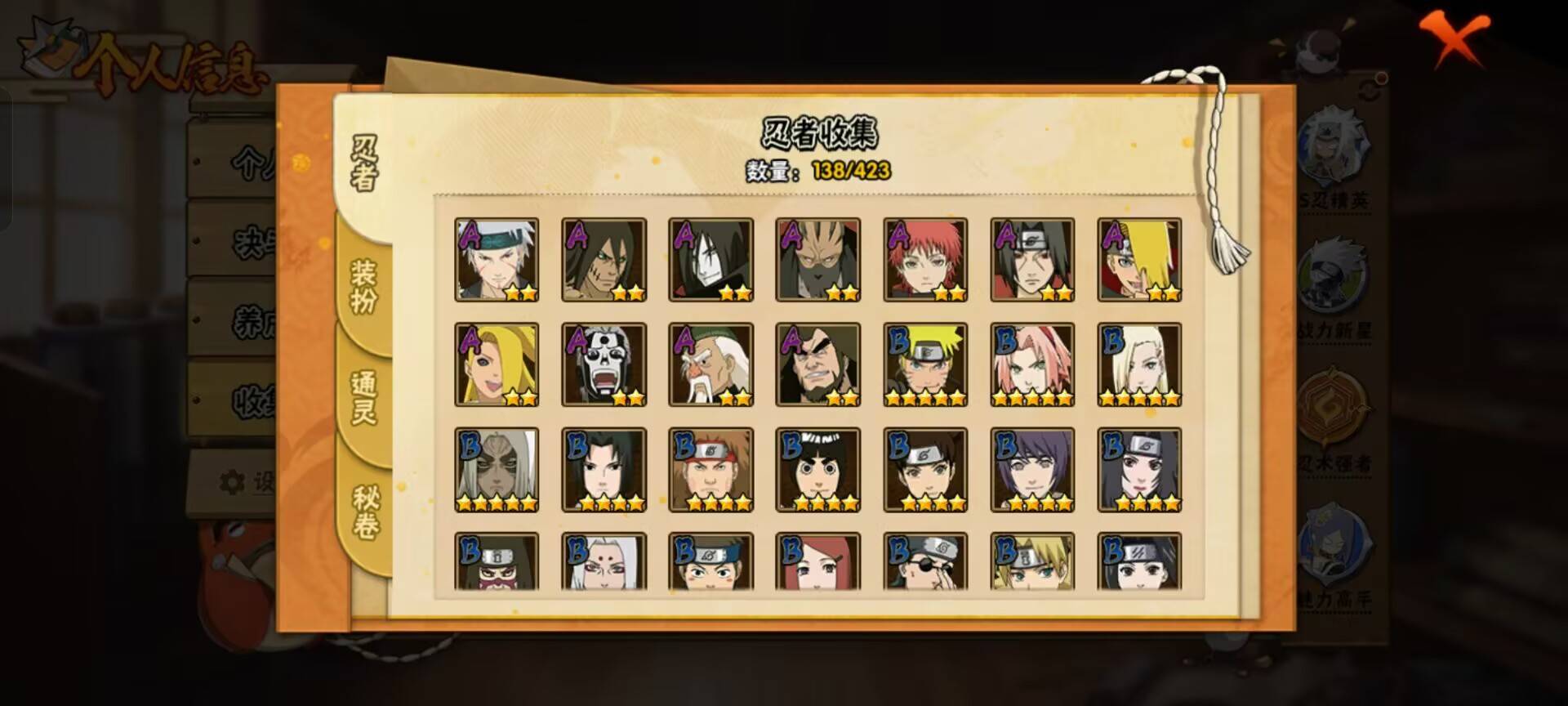Select the 忍者 ninja tab
This screenshot has width=1568, height=706.
[363, 163]
